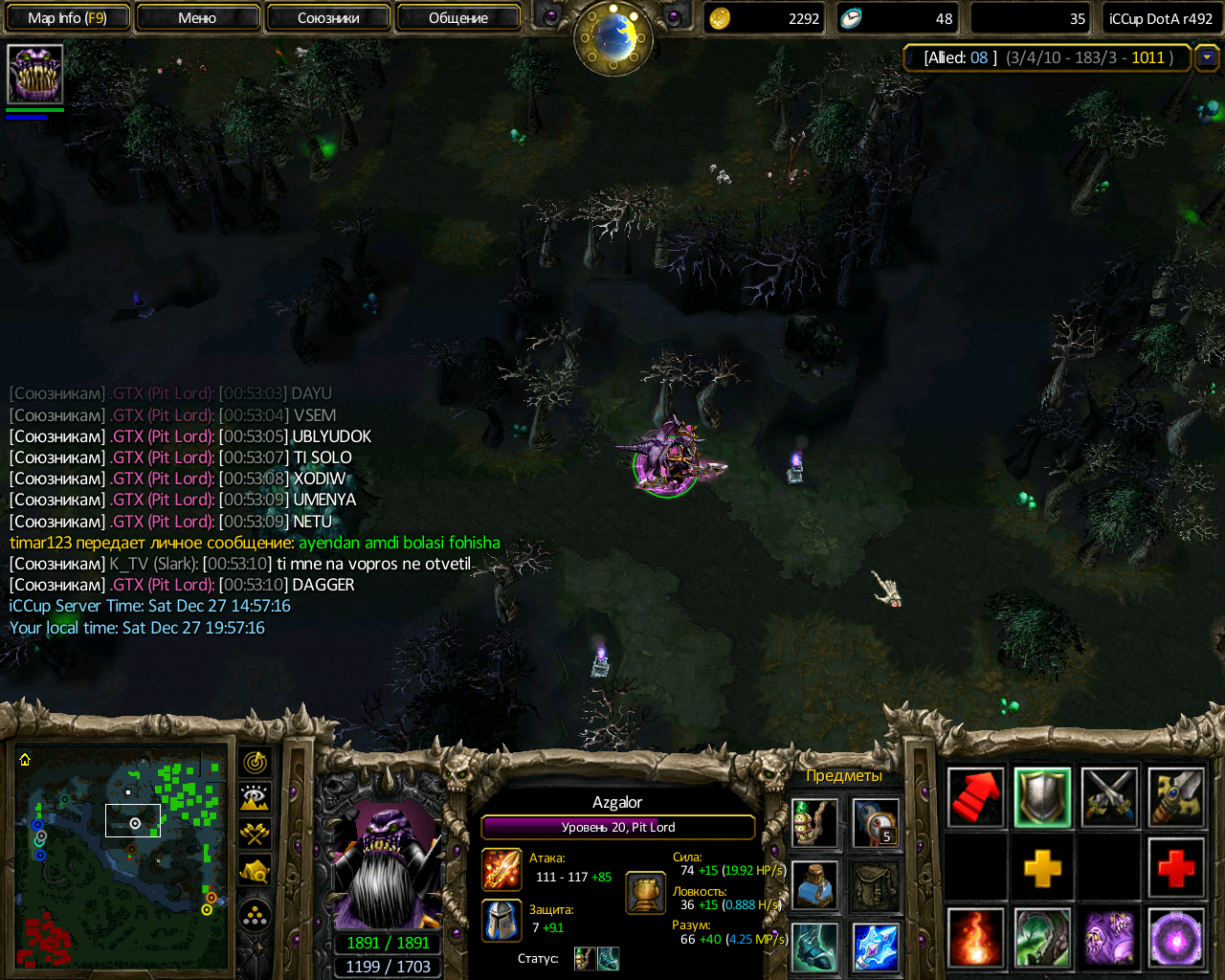Toggle minimap ally color mode (crossed axes)
The image size is (1225, 980).
(x=255, y=834)
